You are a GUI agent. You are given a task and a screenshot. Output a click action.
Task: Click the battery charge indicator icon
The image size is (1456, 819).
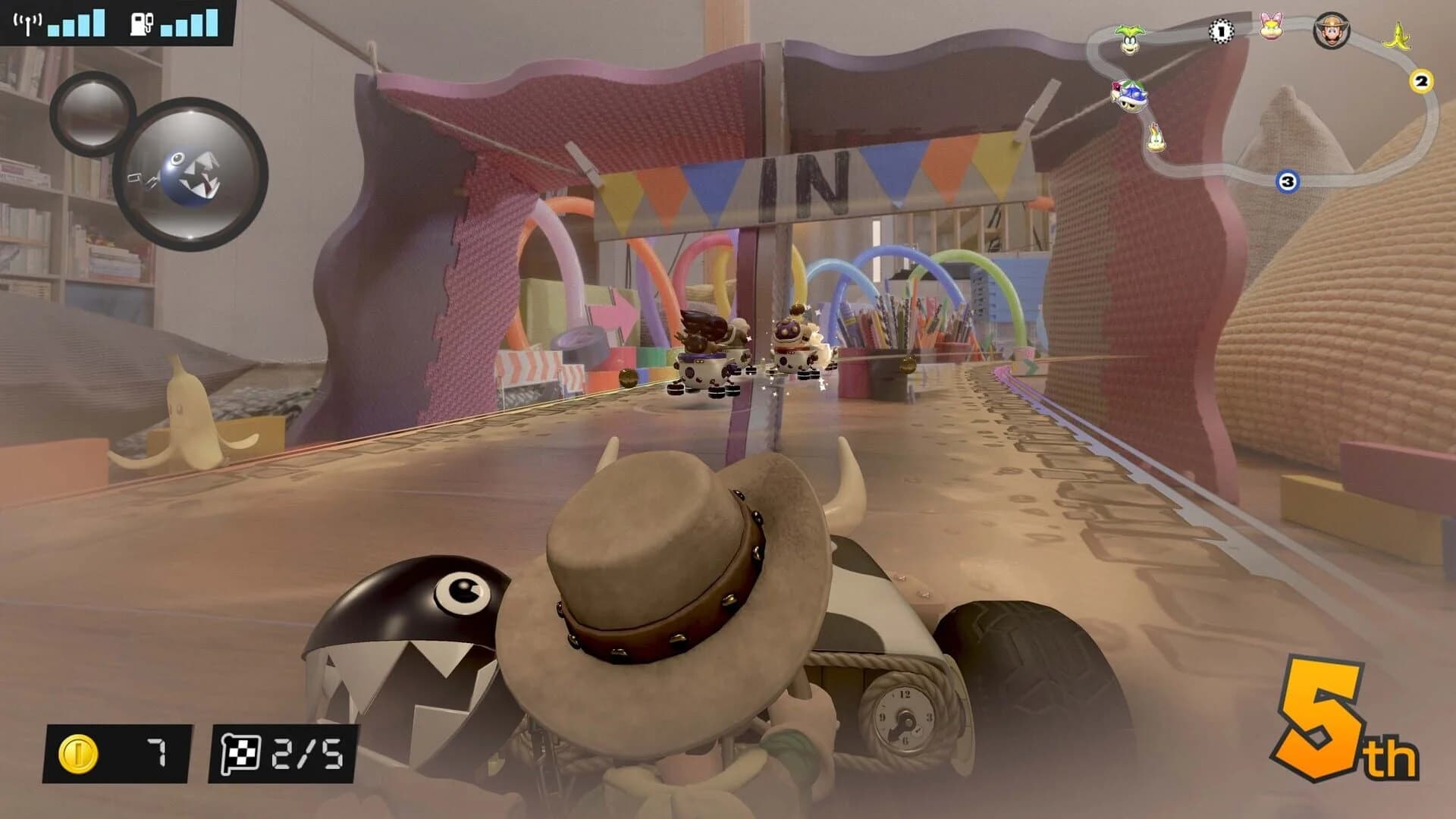click(x=140, y=23)
